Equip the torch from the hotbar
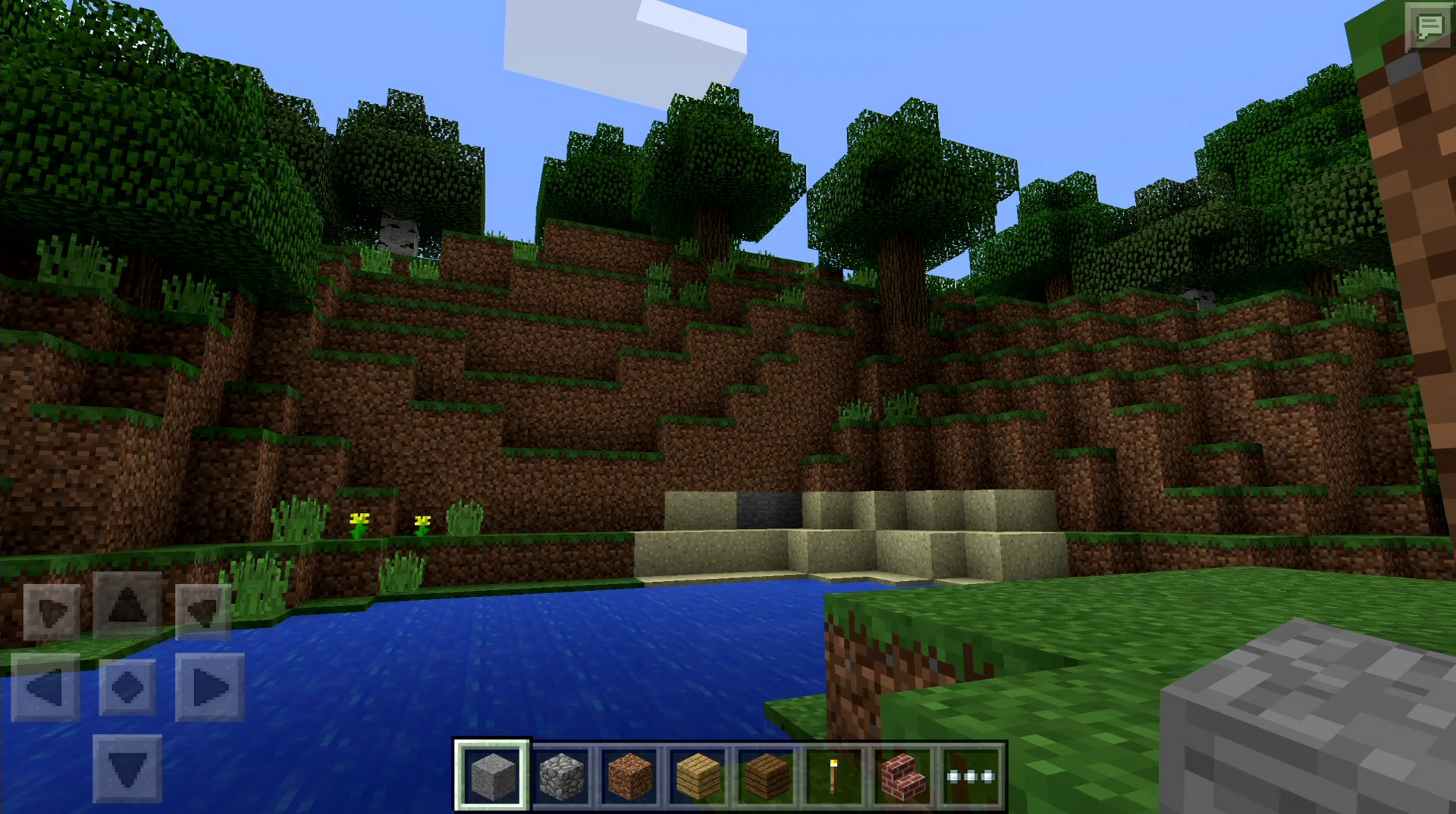Image resolution: width=1456 pixels, height=814 pixels. [834, 776]
